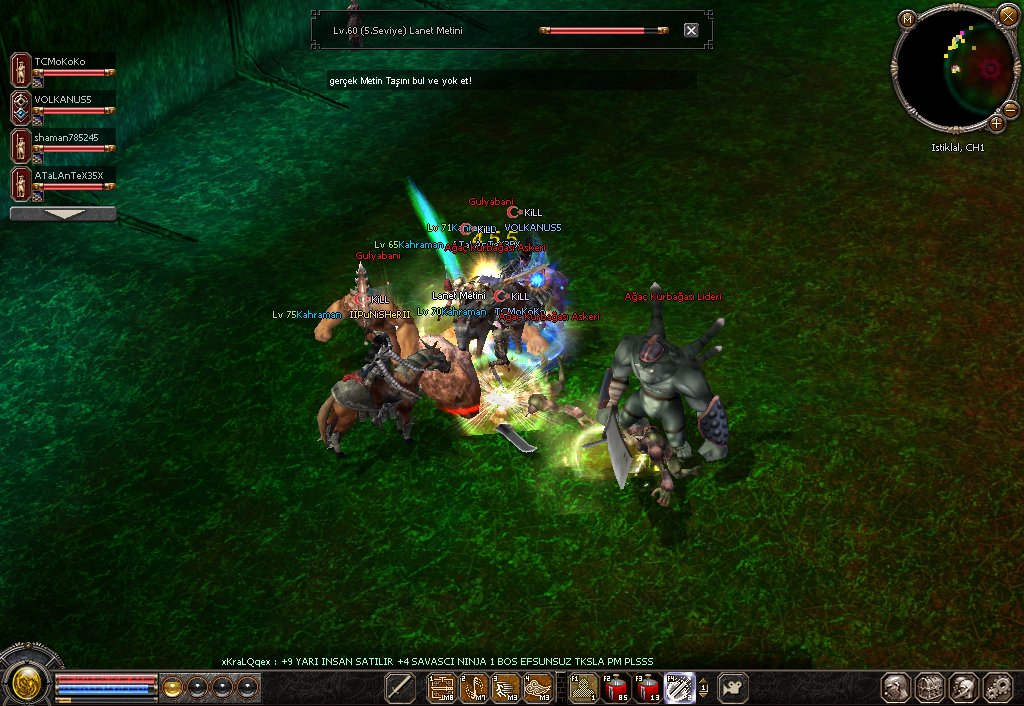The height and width of the screenshot is (706, 1024).
Task: Click the circular minimap
Action: point(952,68)
